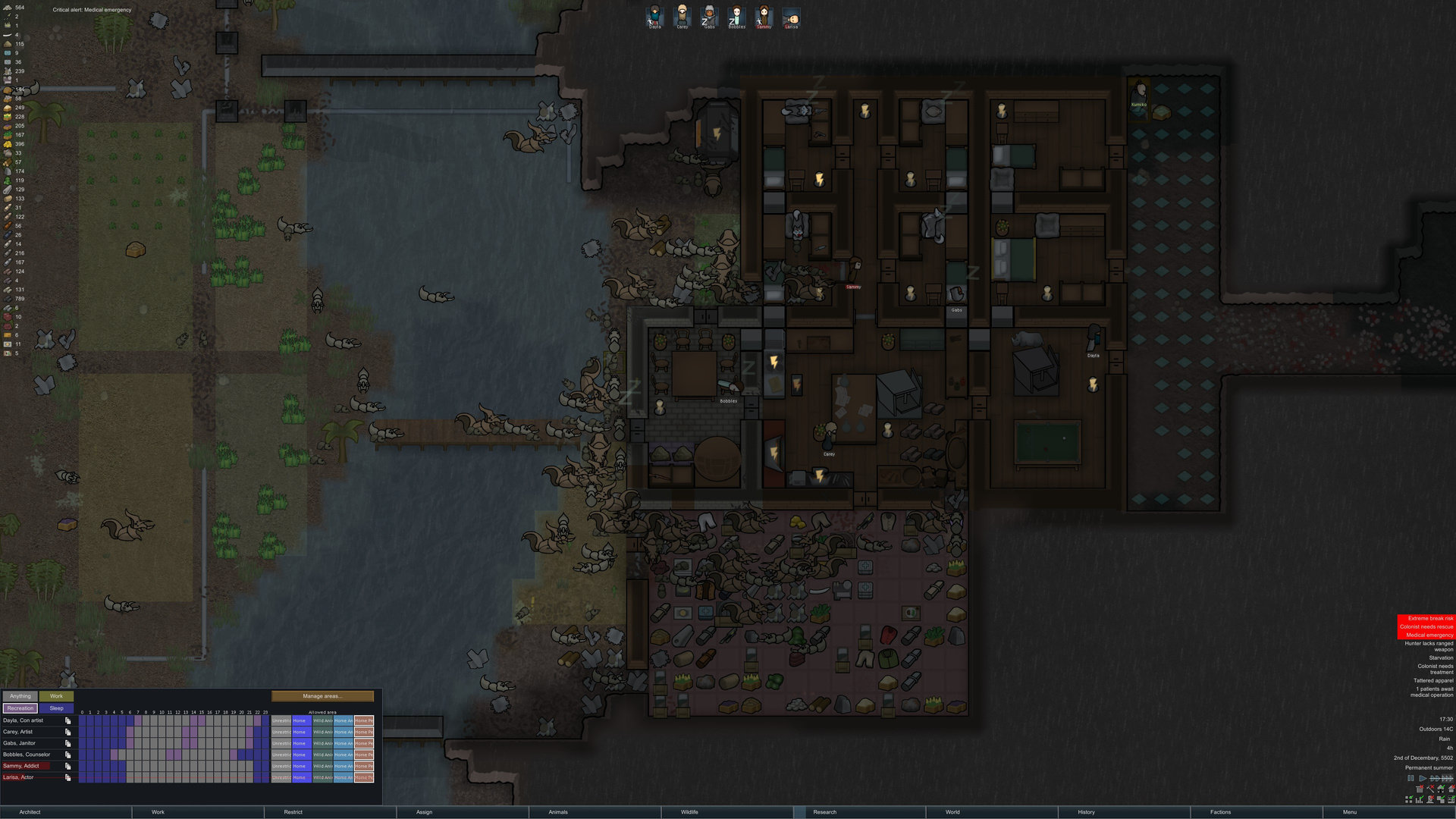Open the Assign tab
The width and height of the screenshot is (1456, 819).
click(x=424, y=812)
